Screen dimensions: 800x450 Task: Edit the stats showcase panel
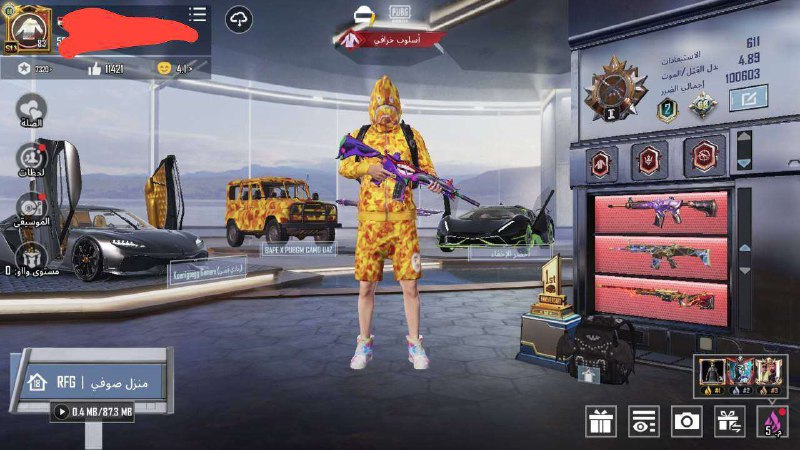[748, 98]
